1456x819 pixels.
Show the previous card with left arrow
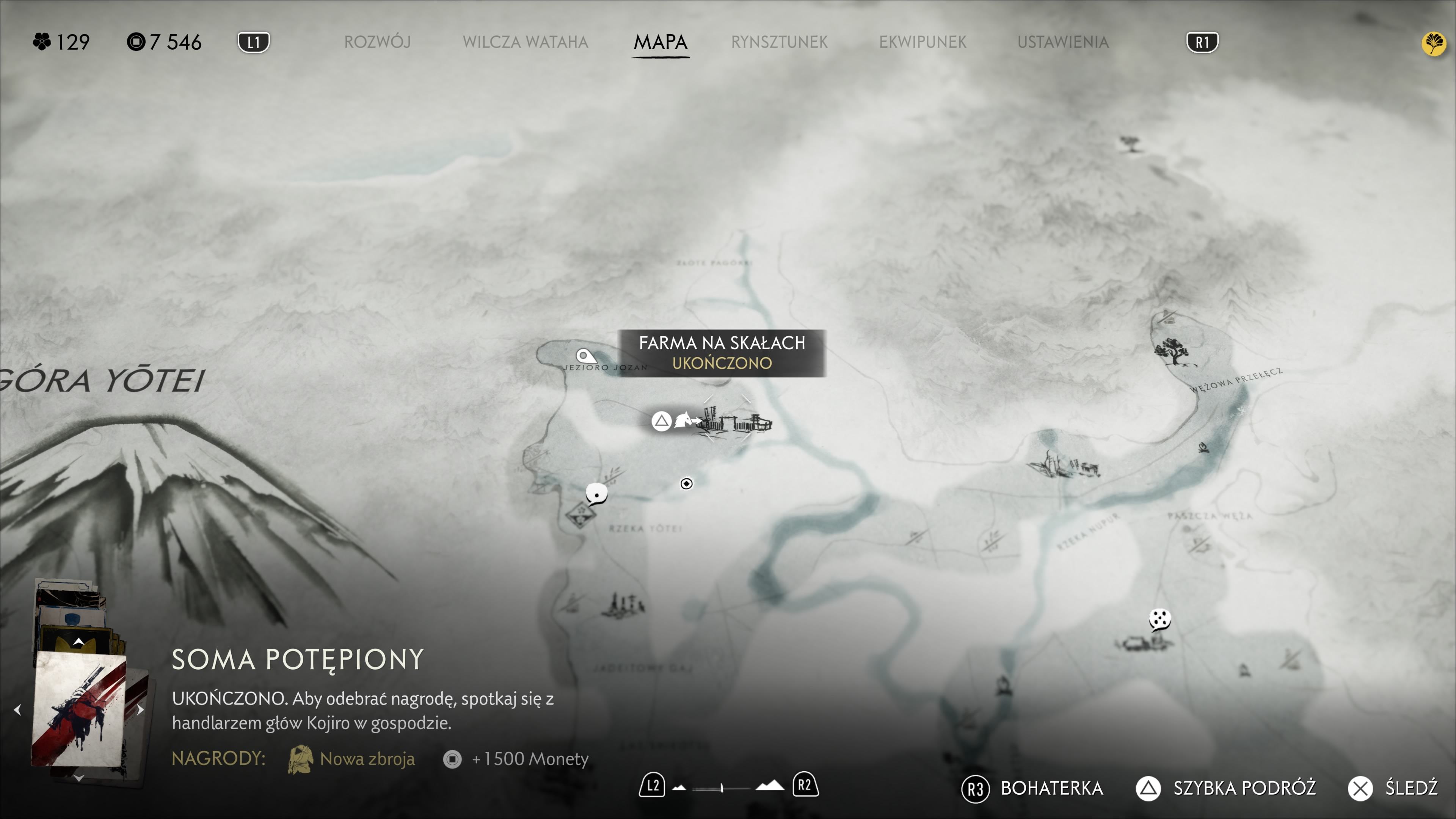(x=17, y=709)
